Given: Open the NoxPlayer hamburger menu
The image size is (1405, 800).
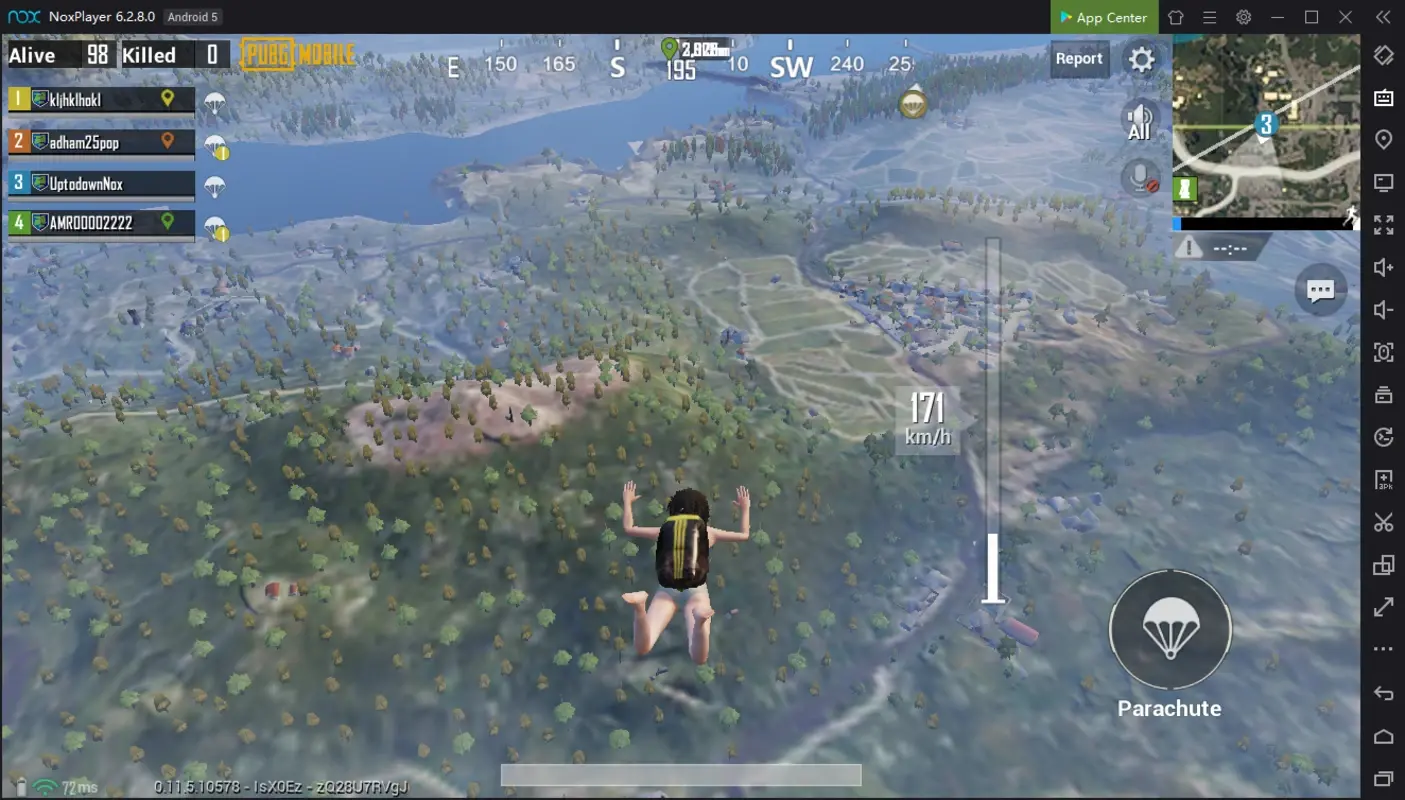Looking at the screenshot, I should click(1209, 17).
